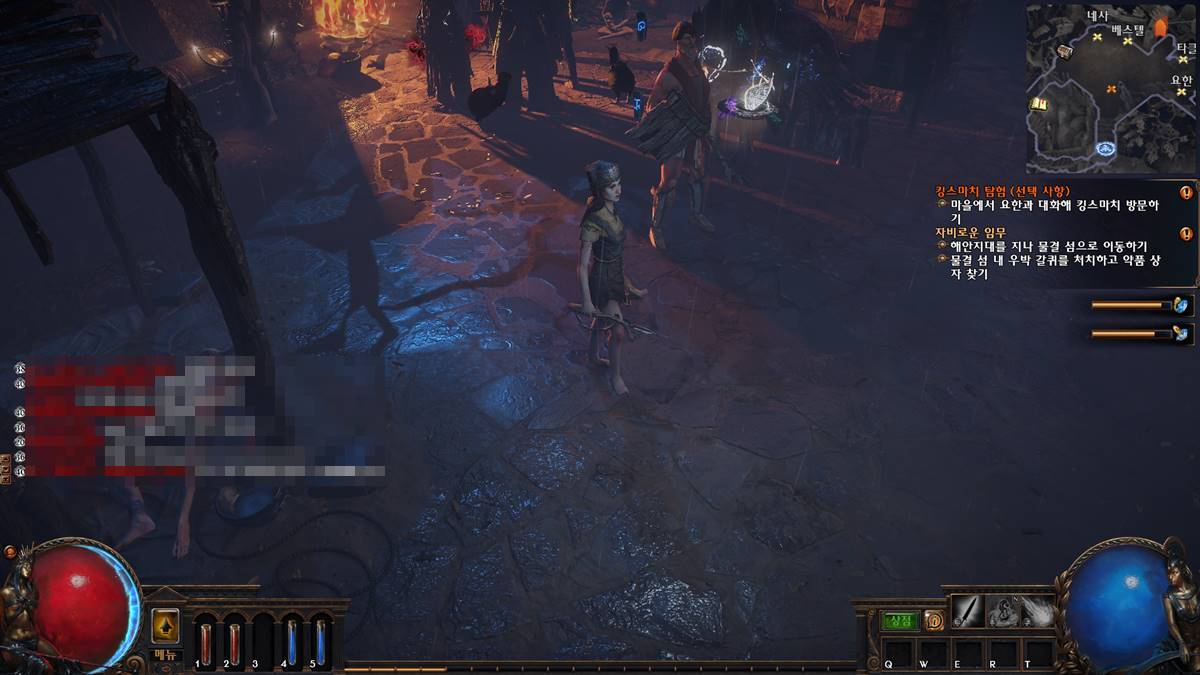Image resolution: width=1200 pixels, height=675 pixels.
Task: Click the golden level-up arrow icon
Action: pos(165,625)
